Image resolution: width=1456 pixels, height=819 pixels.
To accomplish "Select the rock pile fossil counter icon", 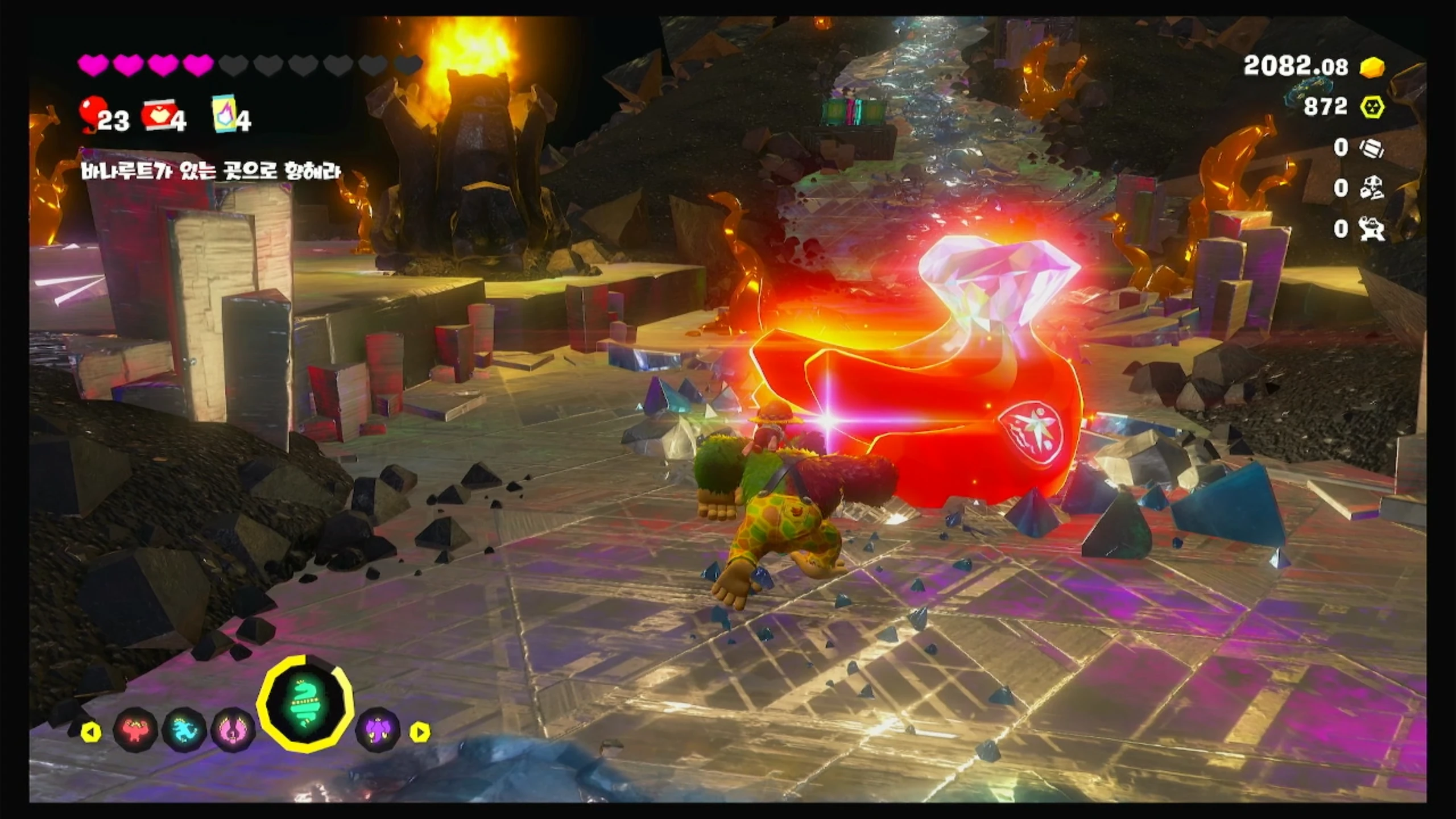I will click(x=1371, y=188).
